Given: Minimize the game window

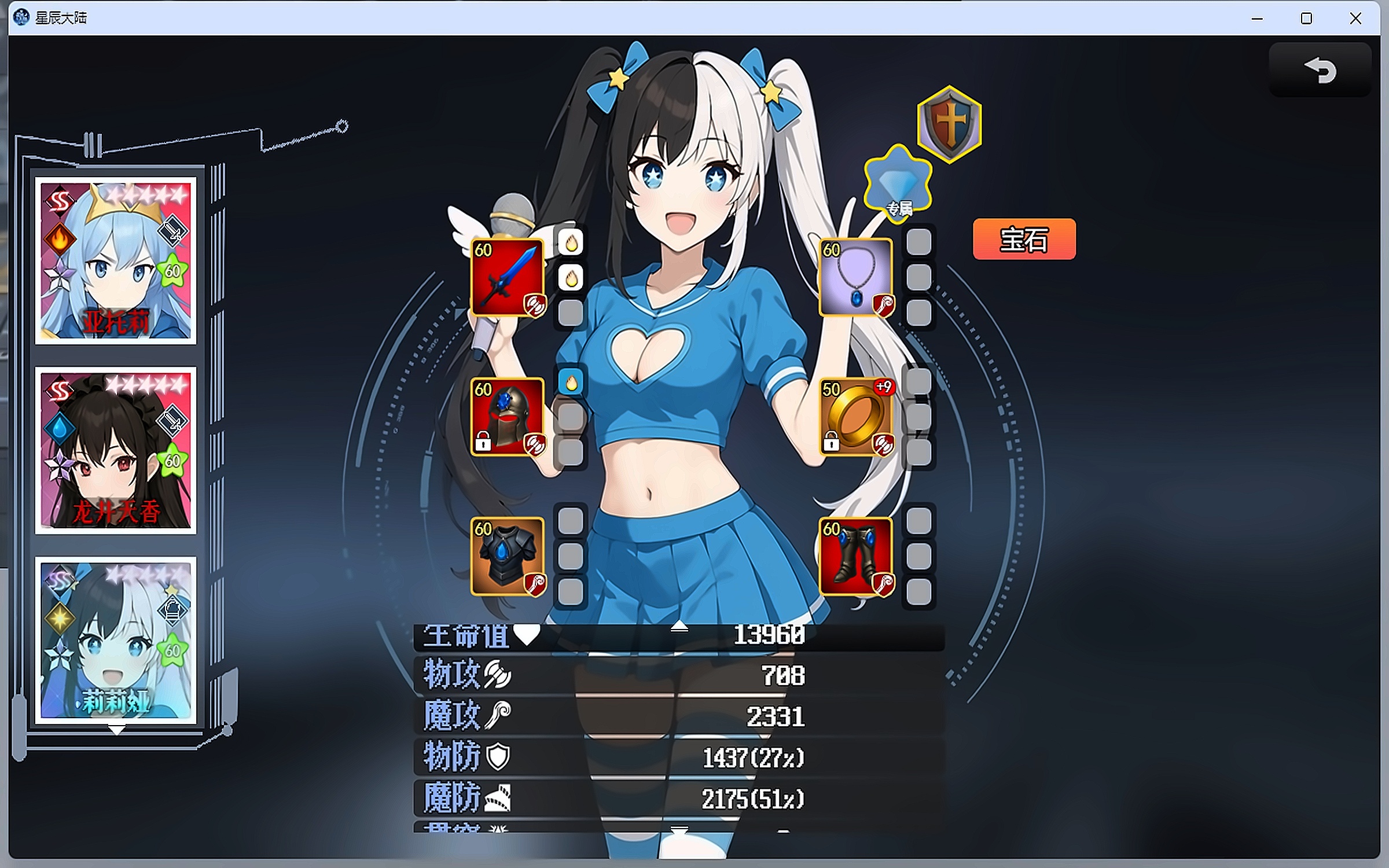Looking at the screenshot, I should (1257, 19).
